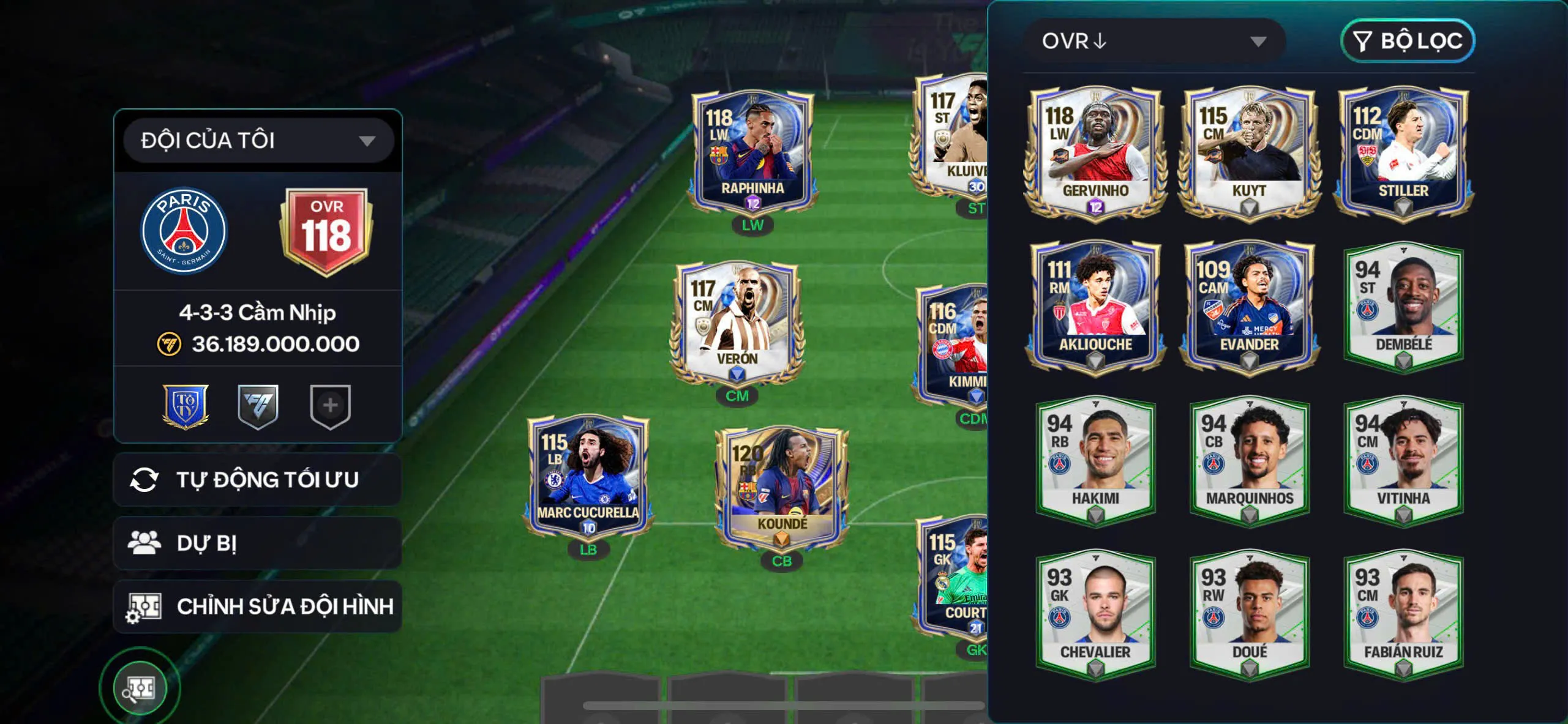The height and width of the screenshot is (724, 1568).
Task: Select Raphinha in the LW position
Action: [752, 153]
